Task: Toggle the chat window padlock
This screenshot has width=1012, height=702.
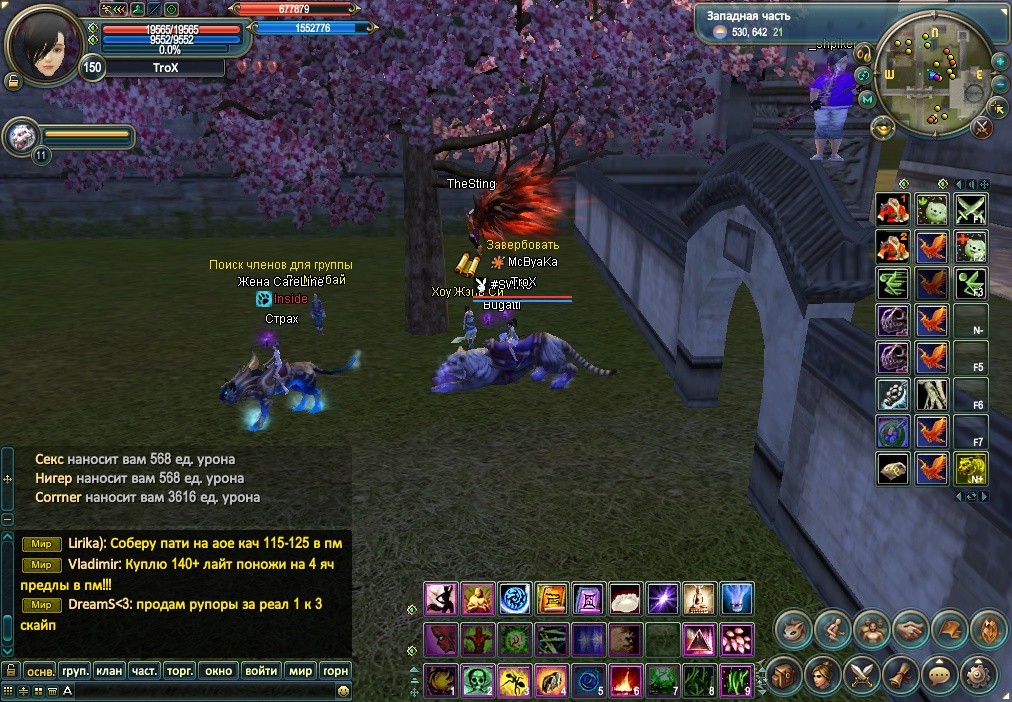Action: (11, 670)
